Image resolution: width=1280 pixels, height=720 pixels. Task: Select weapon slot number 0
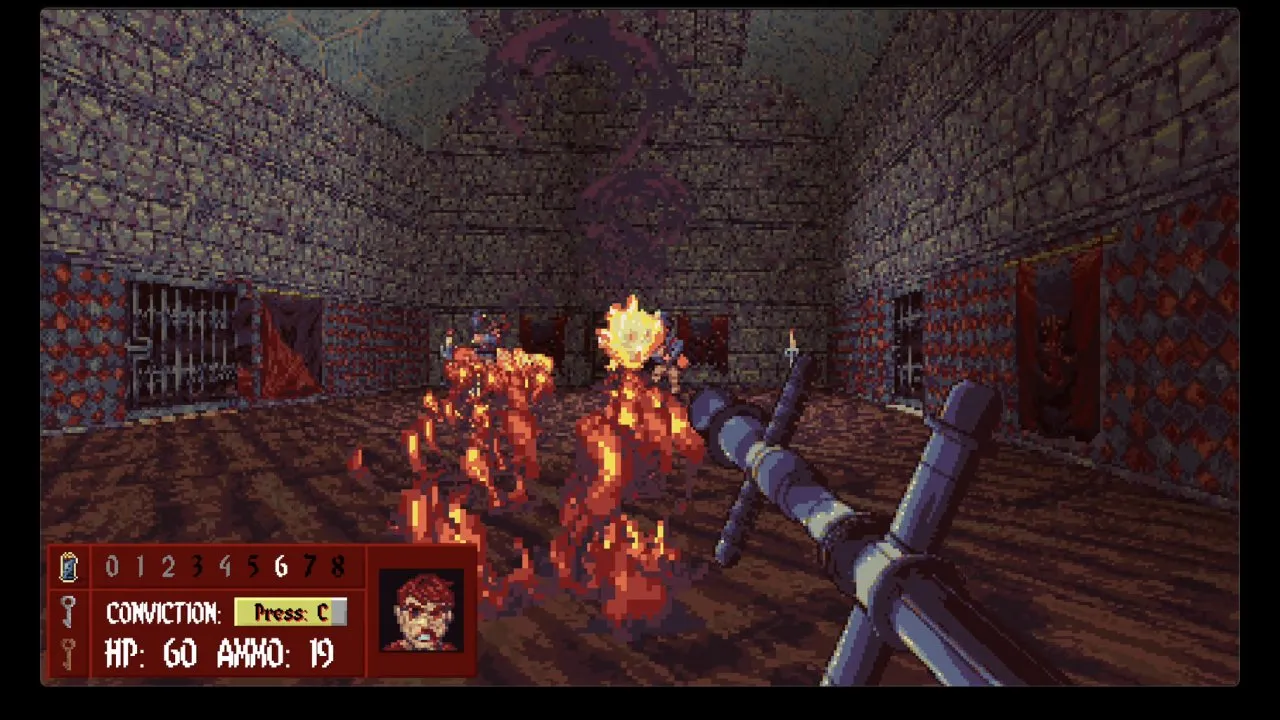point(112,567)
